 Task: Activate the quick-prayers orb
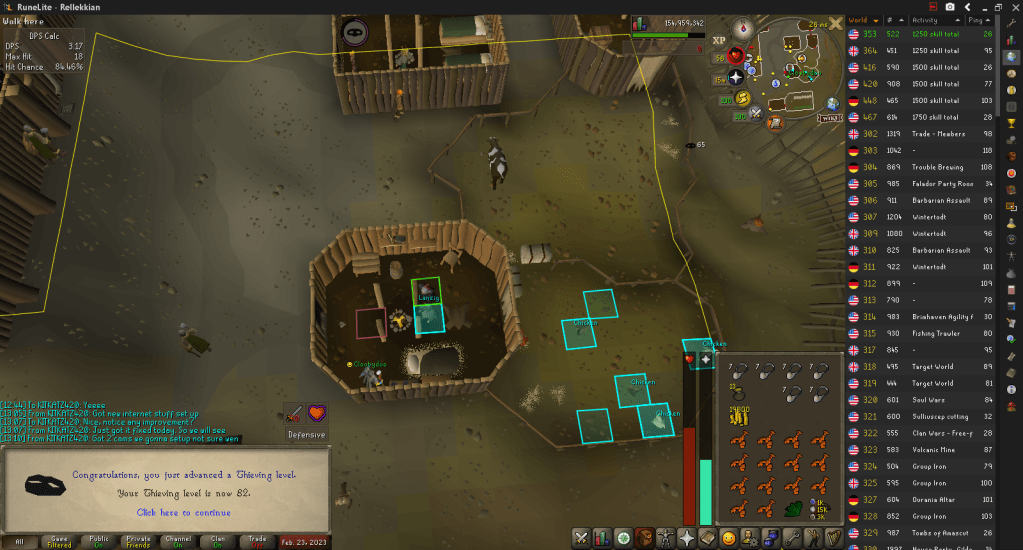(x=736, y=77)
